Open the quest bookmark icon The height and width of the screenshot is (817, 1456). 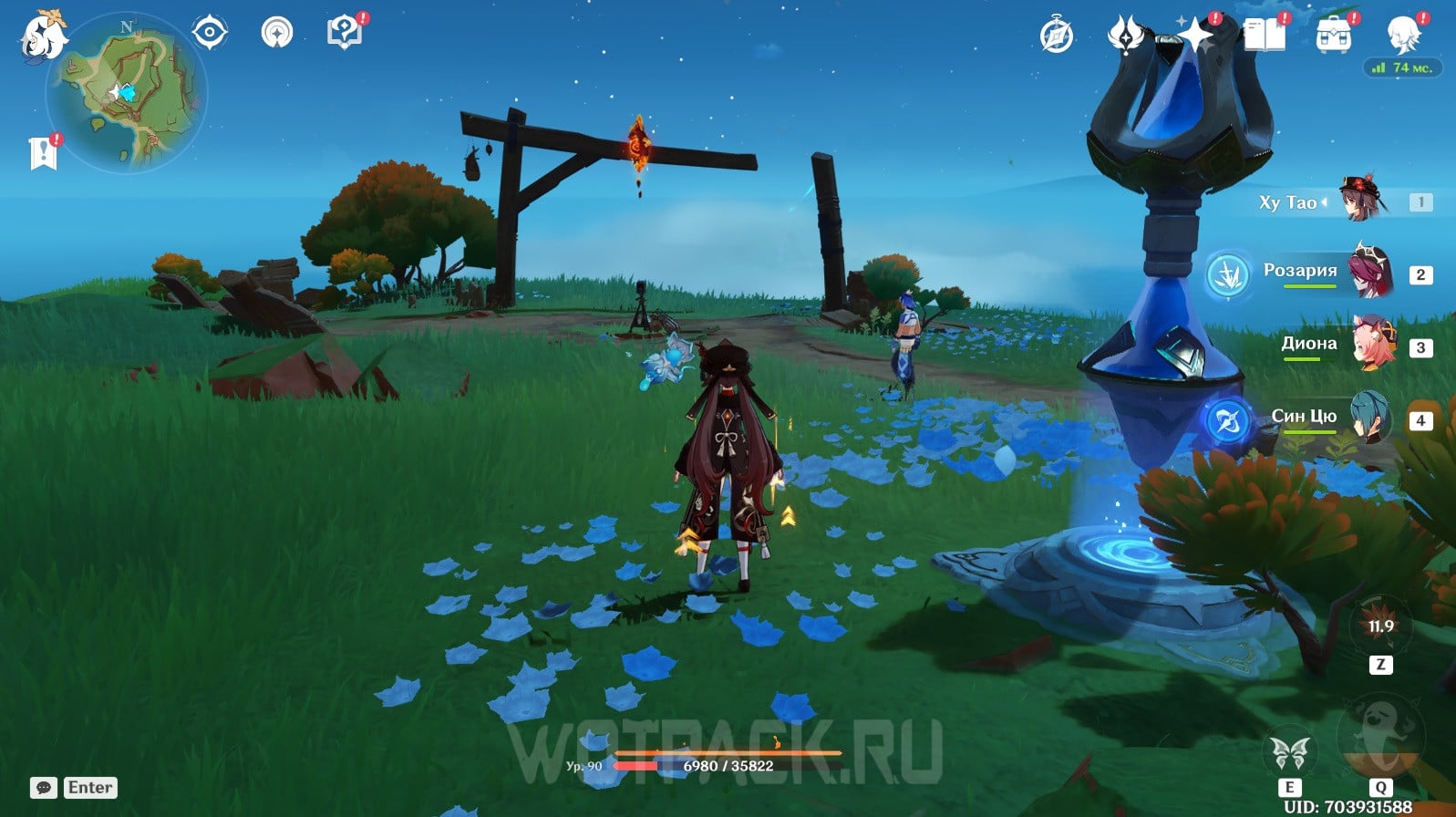point(43,153)
